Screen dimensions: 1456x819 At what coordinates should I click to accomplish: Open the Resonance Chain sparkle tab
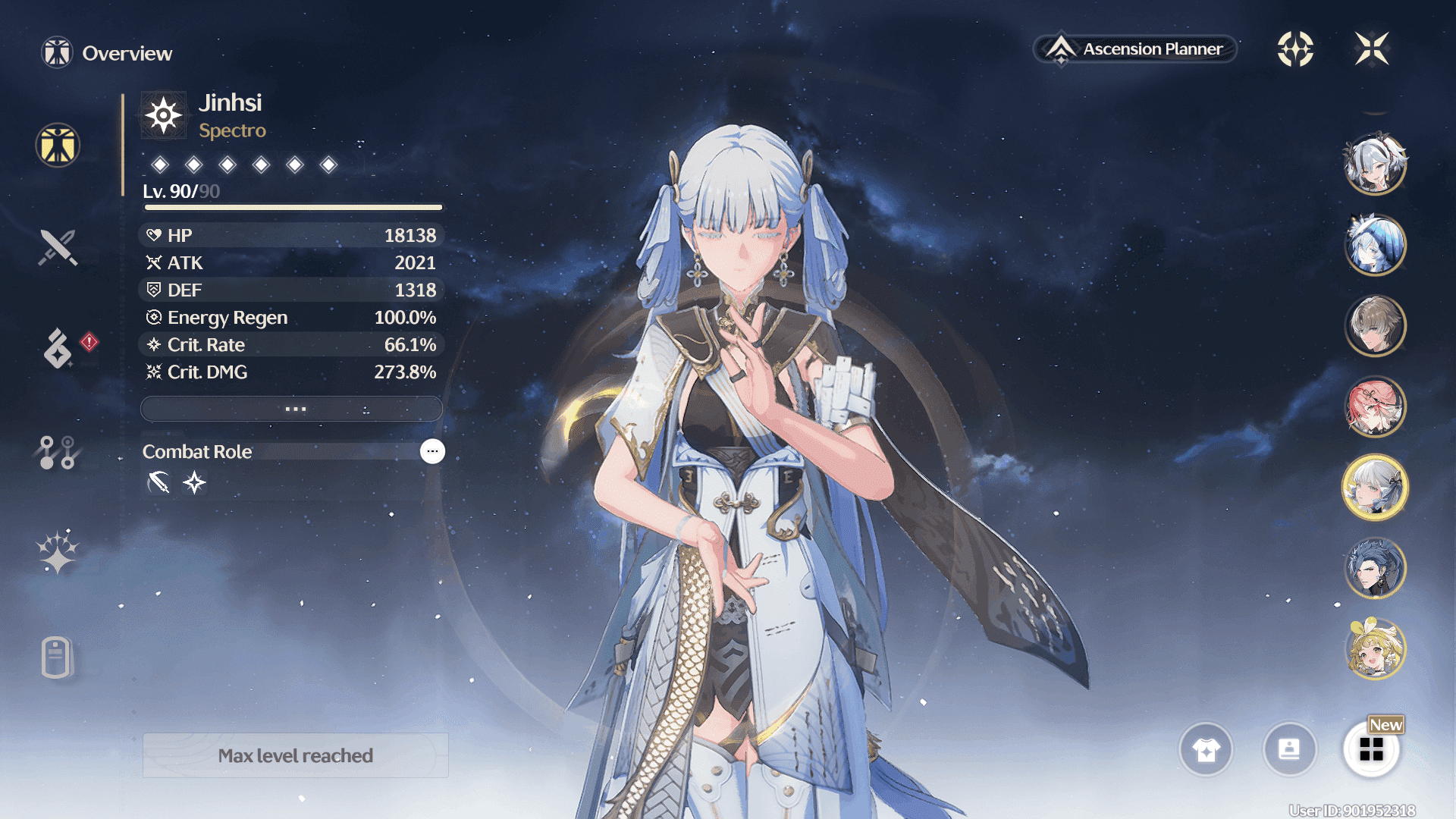tap(58, 551)
